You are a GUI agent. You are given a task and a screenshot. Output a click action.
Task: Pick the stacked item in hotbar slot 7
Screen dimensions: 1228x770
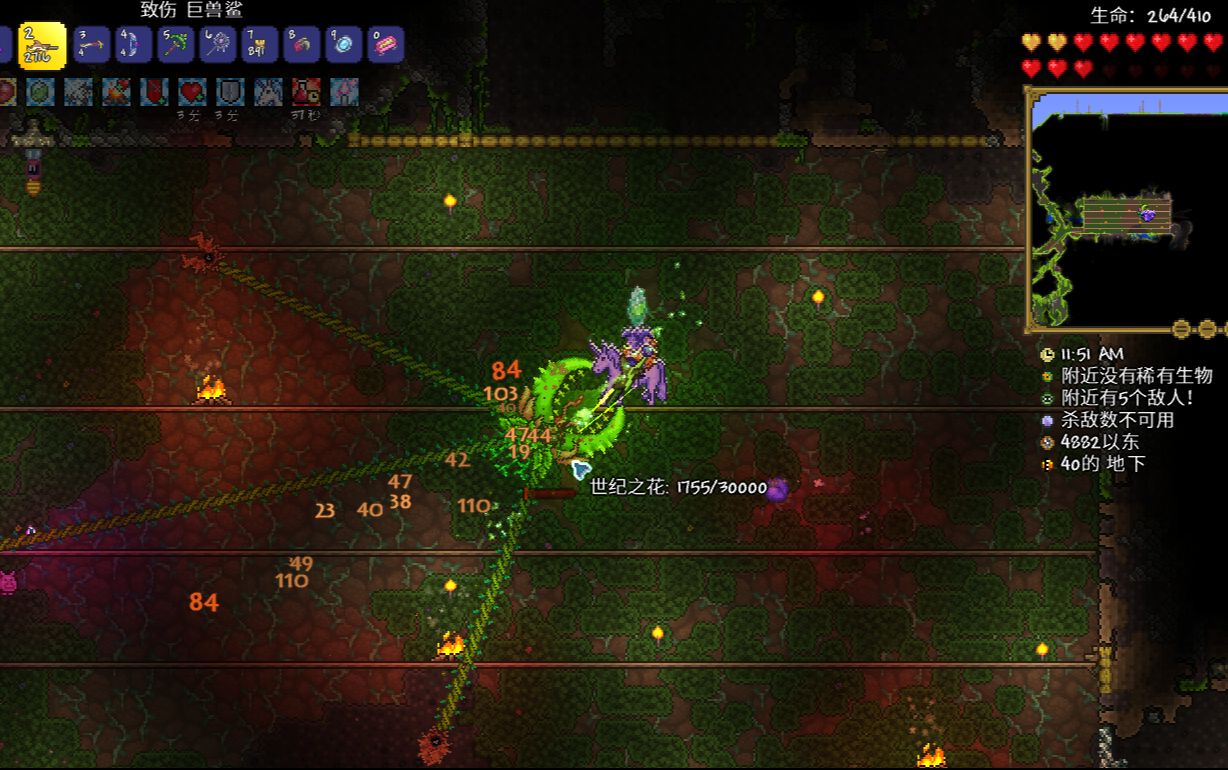[x=259, y=45]
